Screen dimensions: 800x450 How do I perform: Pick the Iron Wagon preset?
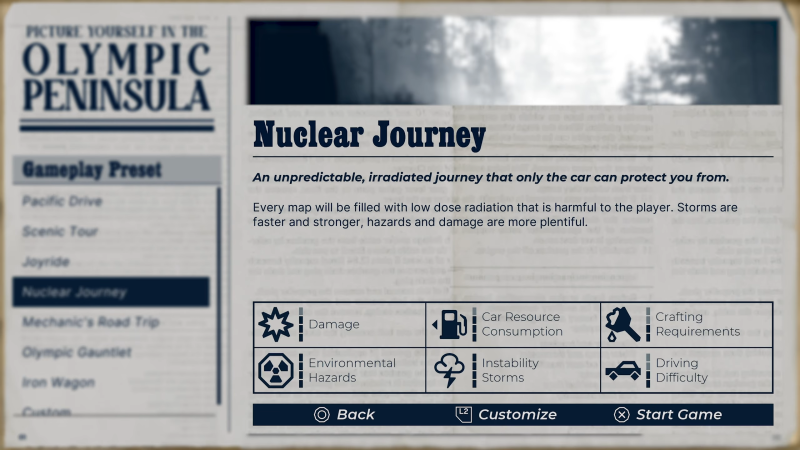click(x=58, y=382)
